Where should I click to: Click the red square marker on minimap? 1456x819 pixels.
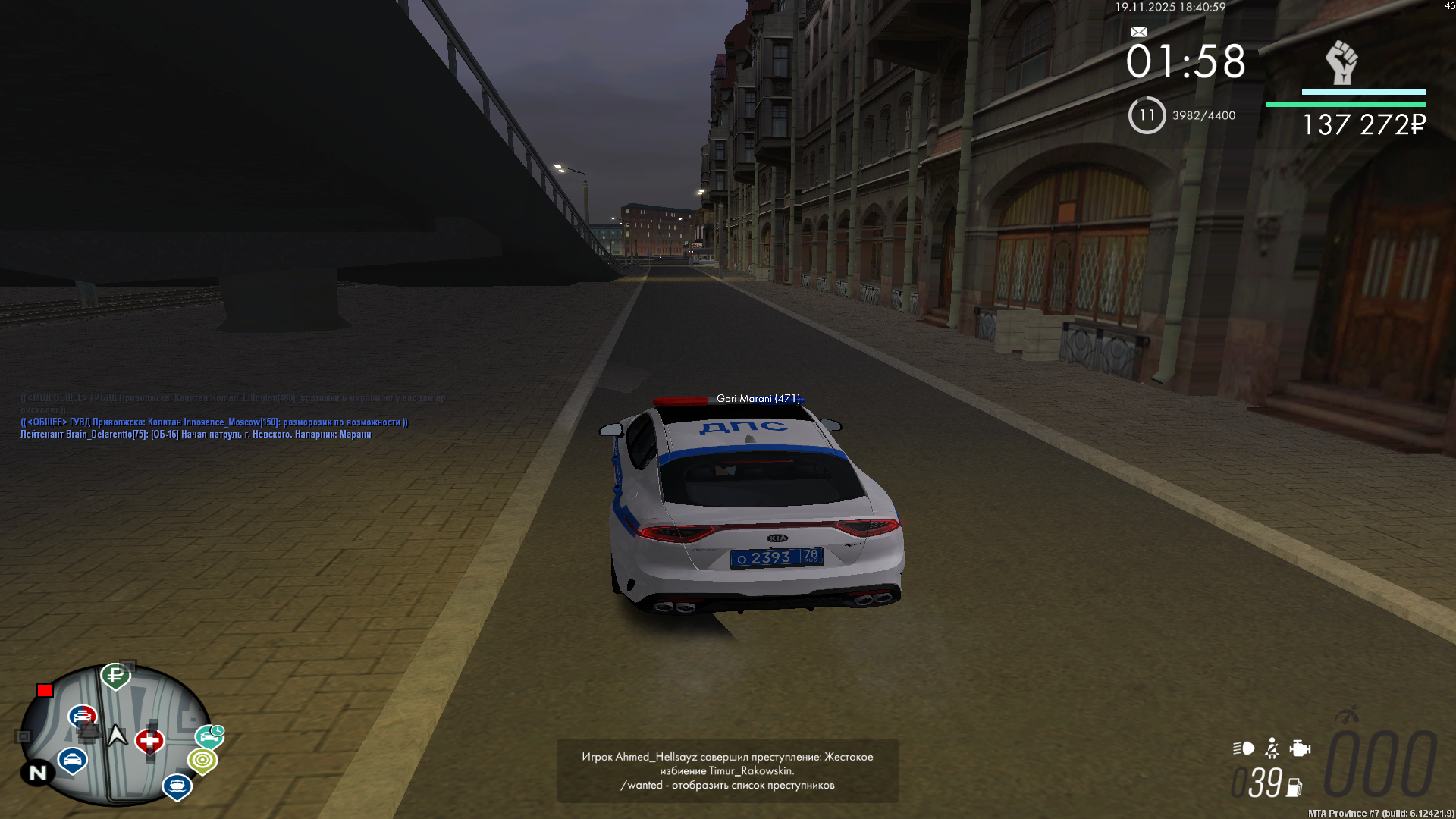pos(45,690)
